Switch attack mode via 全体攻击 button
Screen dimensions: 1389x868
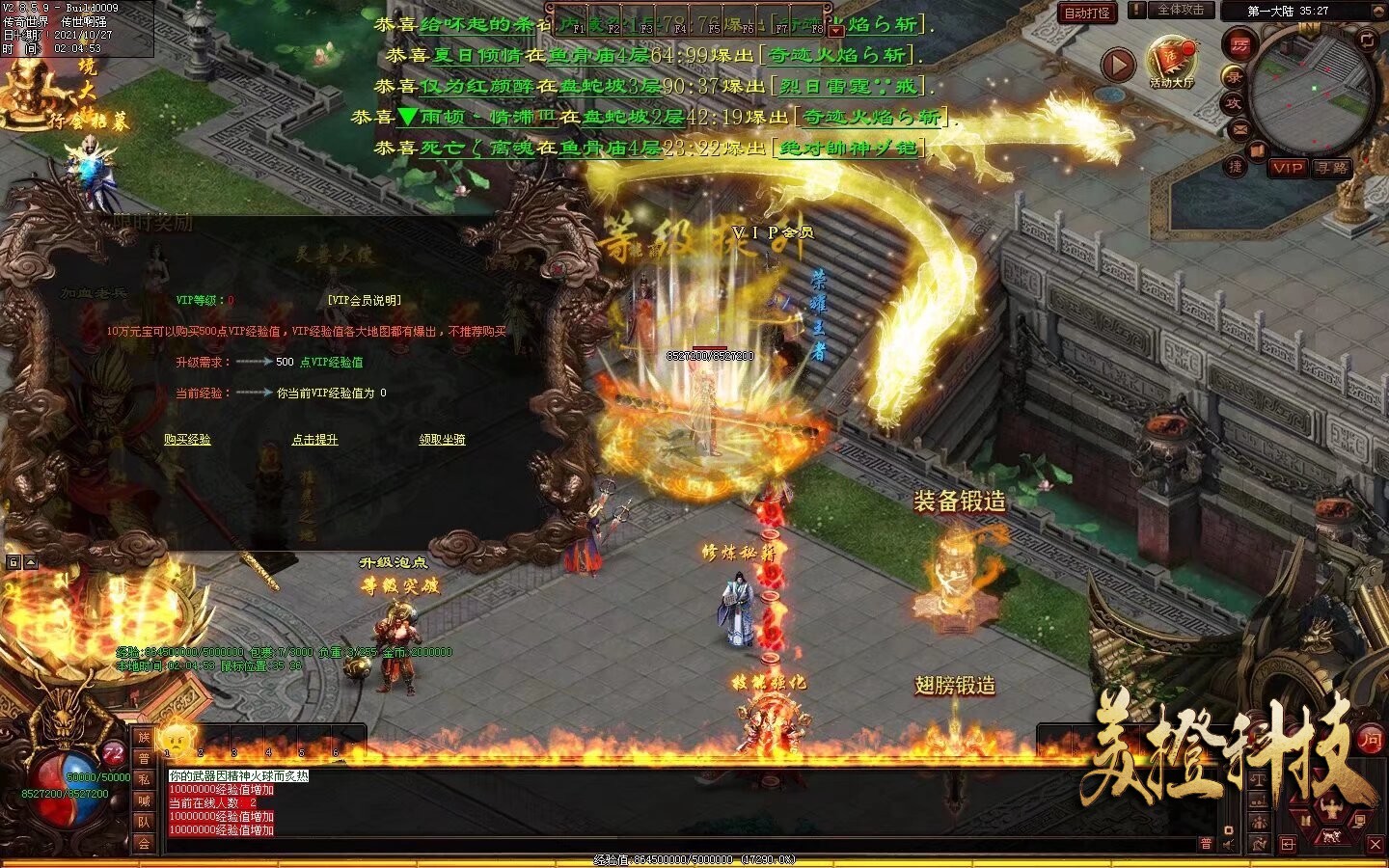point(1180,11)
